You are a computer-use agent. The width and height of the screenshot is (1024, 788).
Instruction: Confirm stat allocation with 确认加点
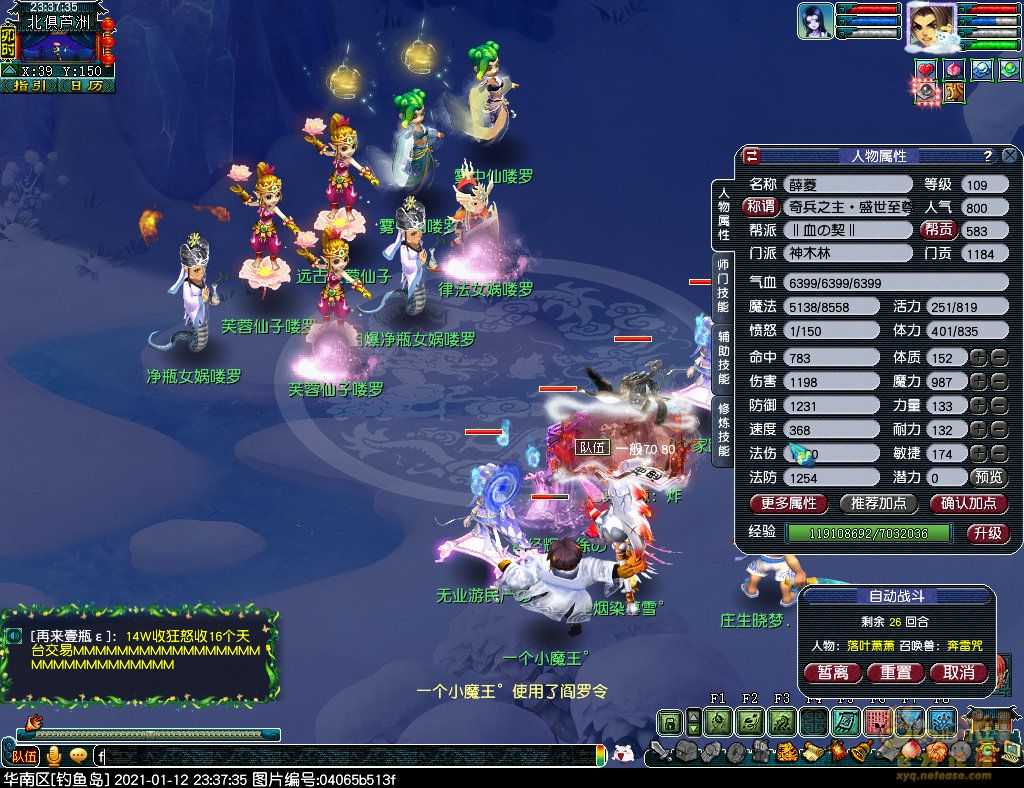tap(968, 503)
